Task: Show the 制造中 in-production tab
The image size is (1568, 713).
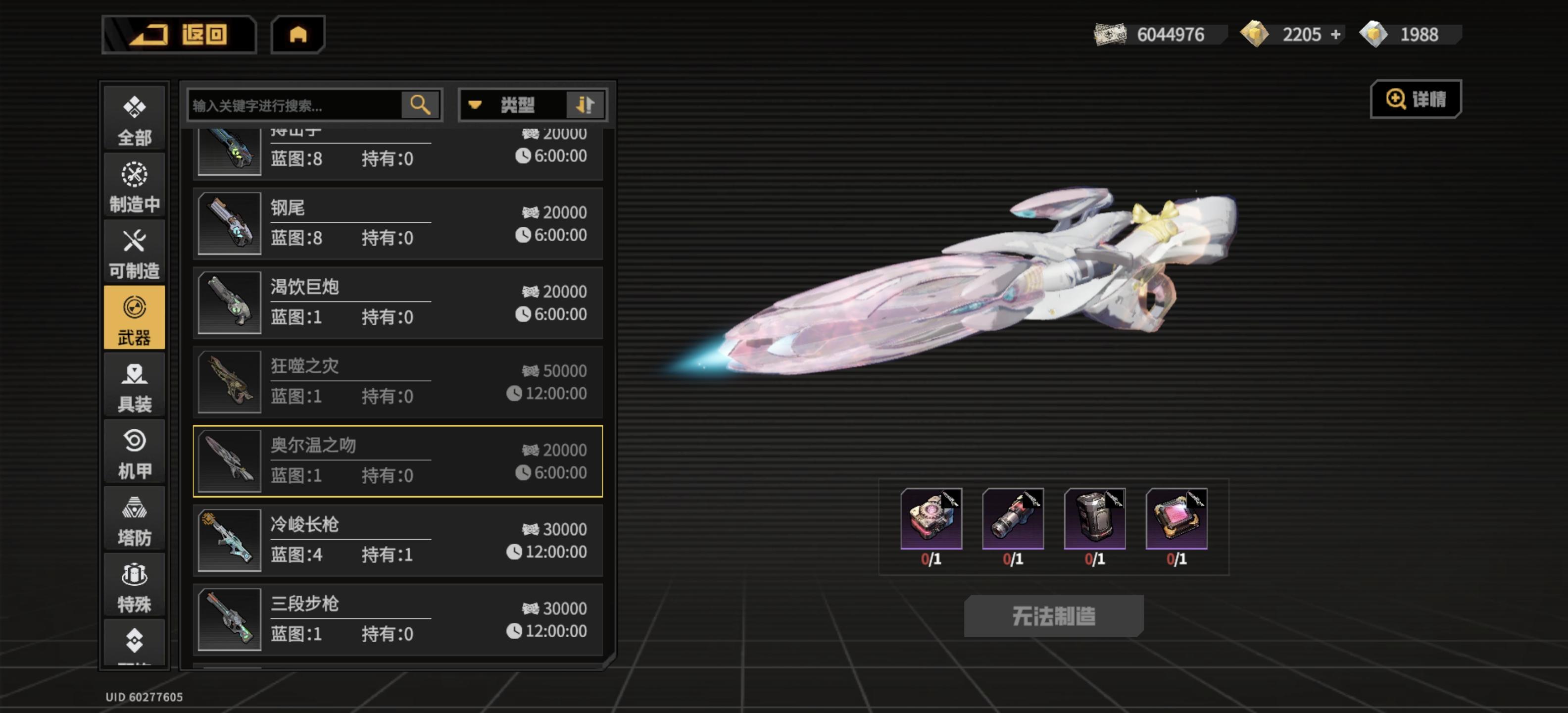Action: 135,186
